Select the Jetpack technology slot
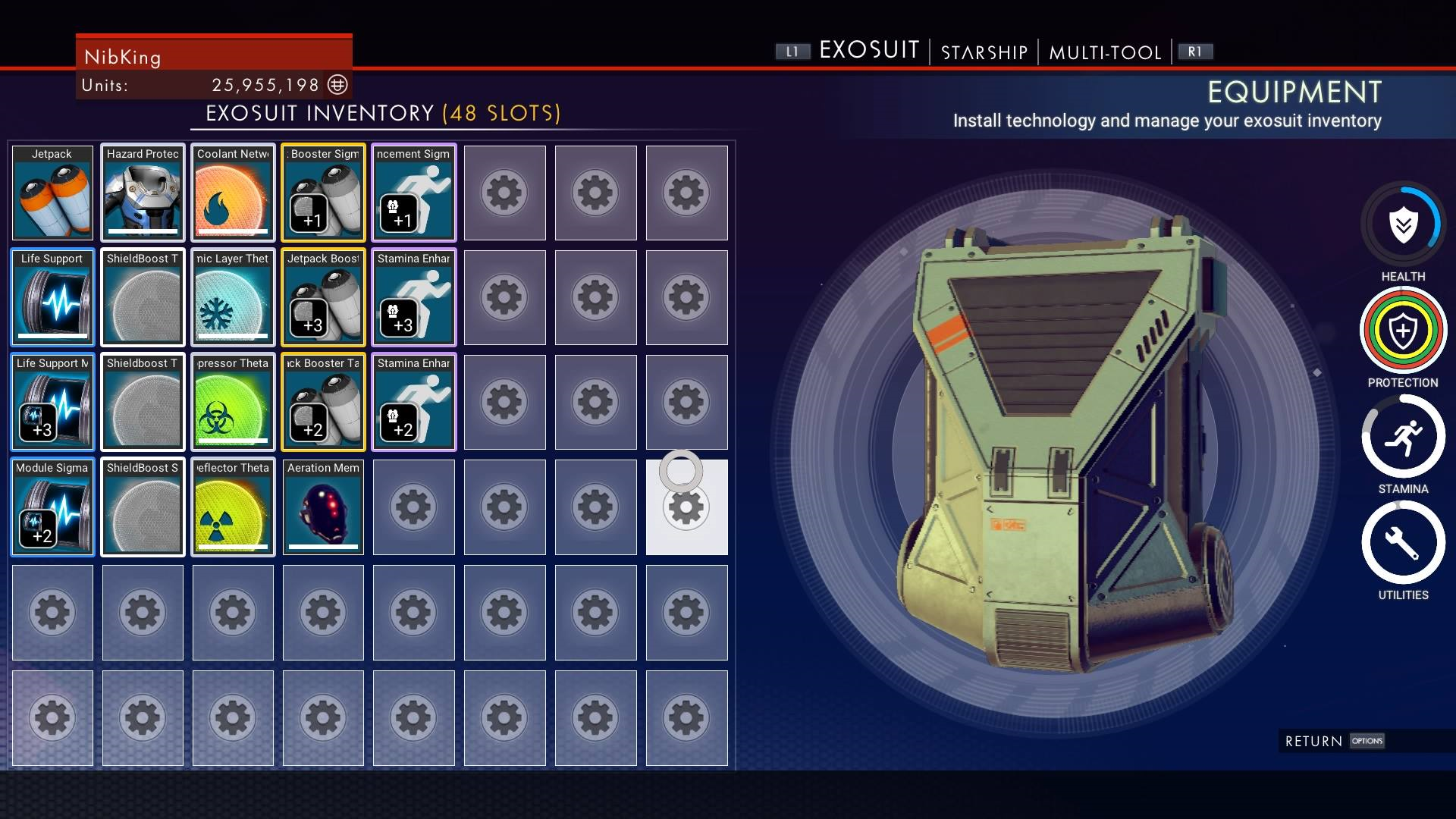The height and width of the screenshot is (819, 1456). point(52,193)
